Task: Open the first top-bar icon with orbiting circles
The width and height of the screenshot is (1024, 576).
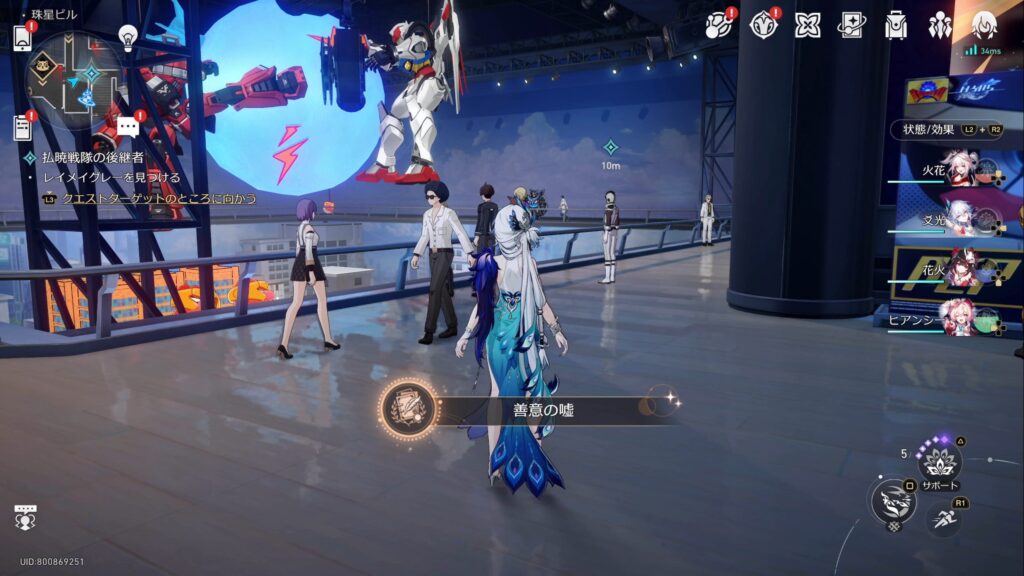Action: tap(718, 25)
